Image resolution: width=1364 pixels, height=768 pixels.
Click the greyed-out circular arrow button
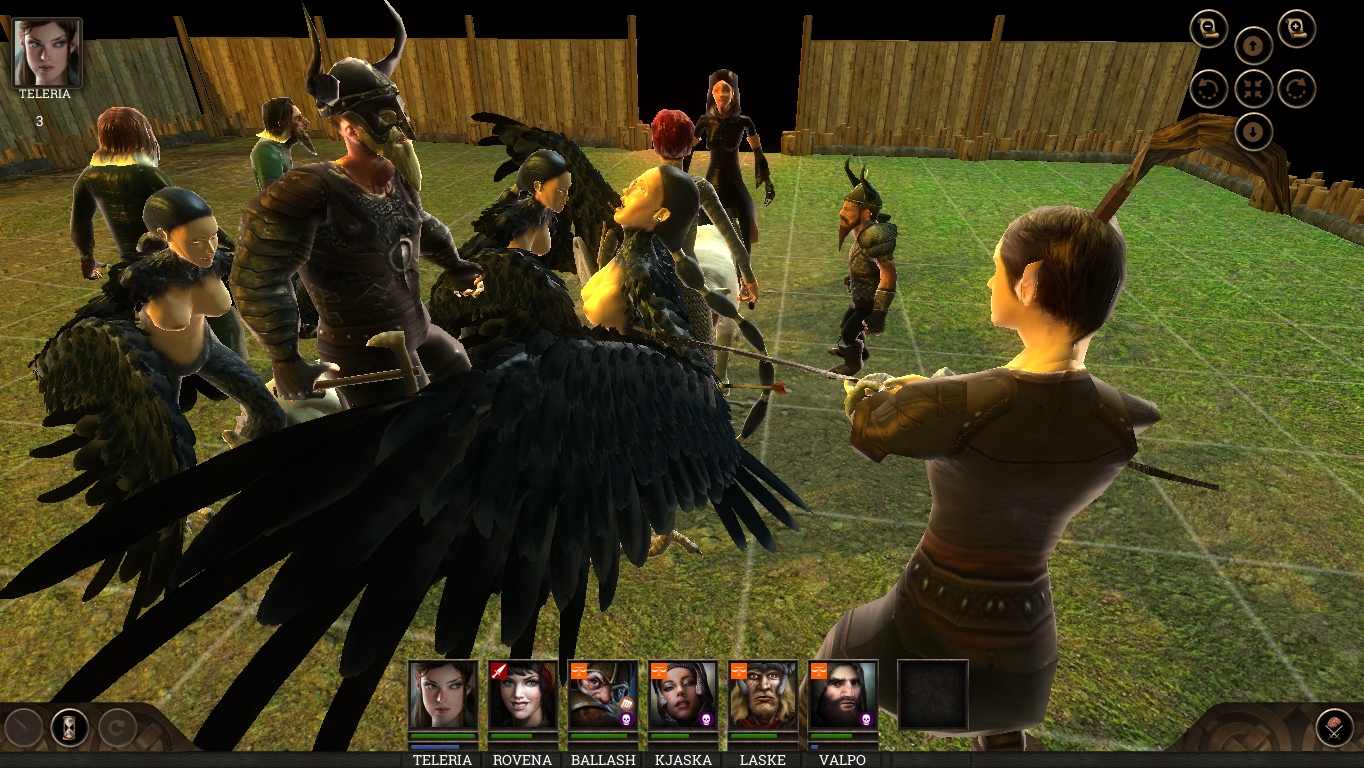116,727
